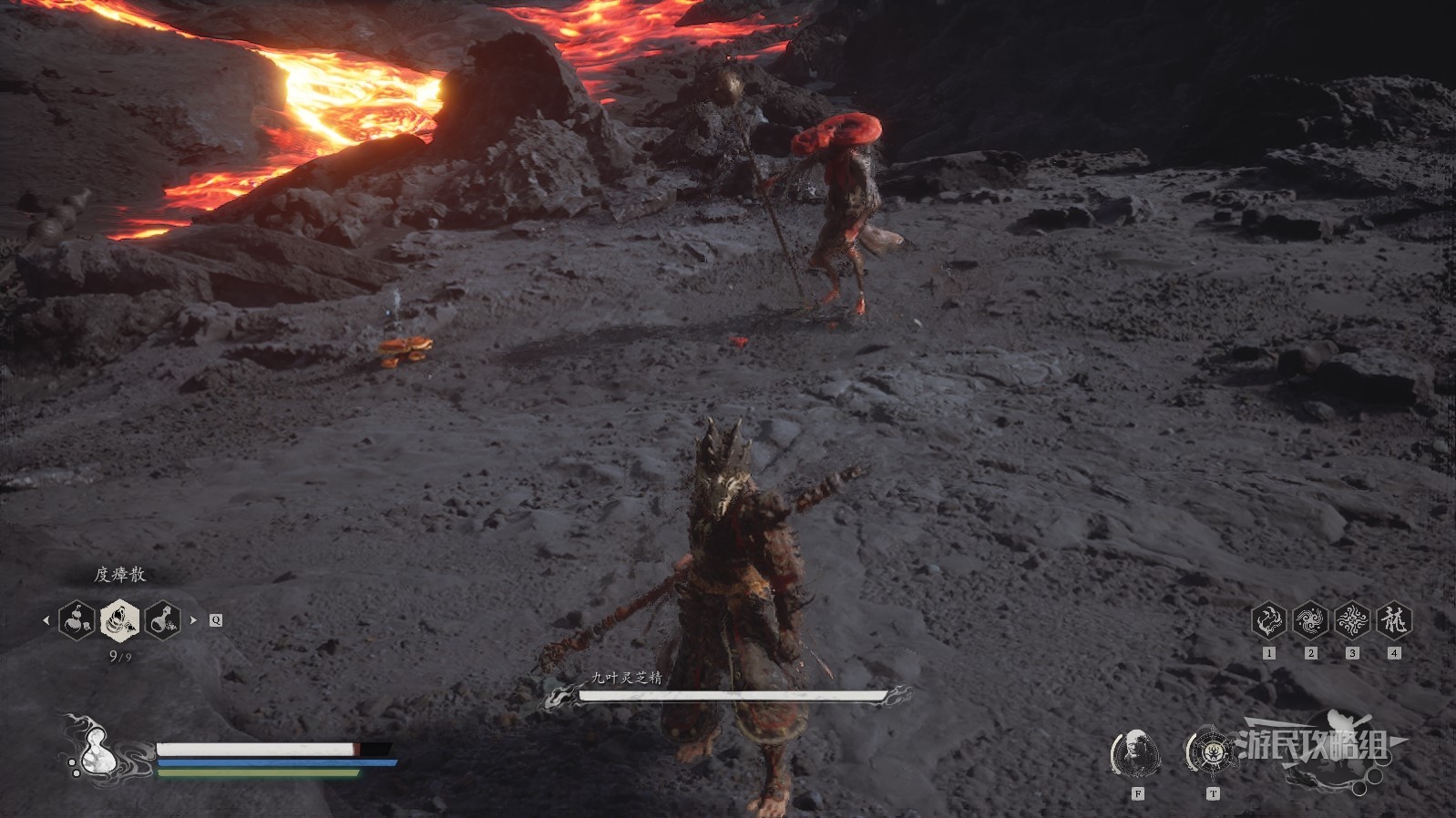Cycle quick items with the right arrow

pyautogui.click(x=193, y=620)
